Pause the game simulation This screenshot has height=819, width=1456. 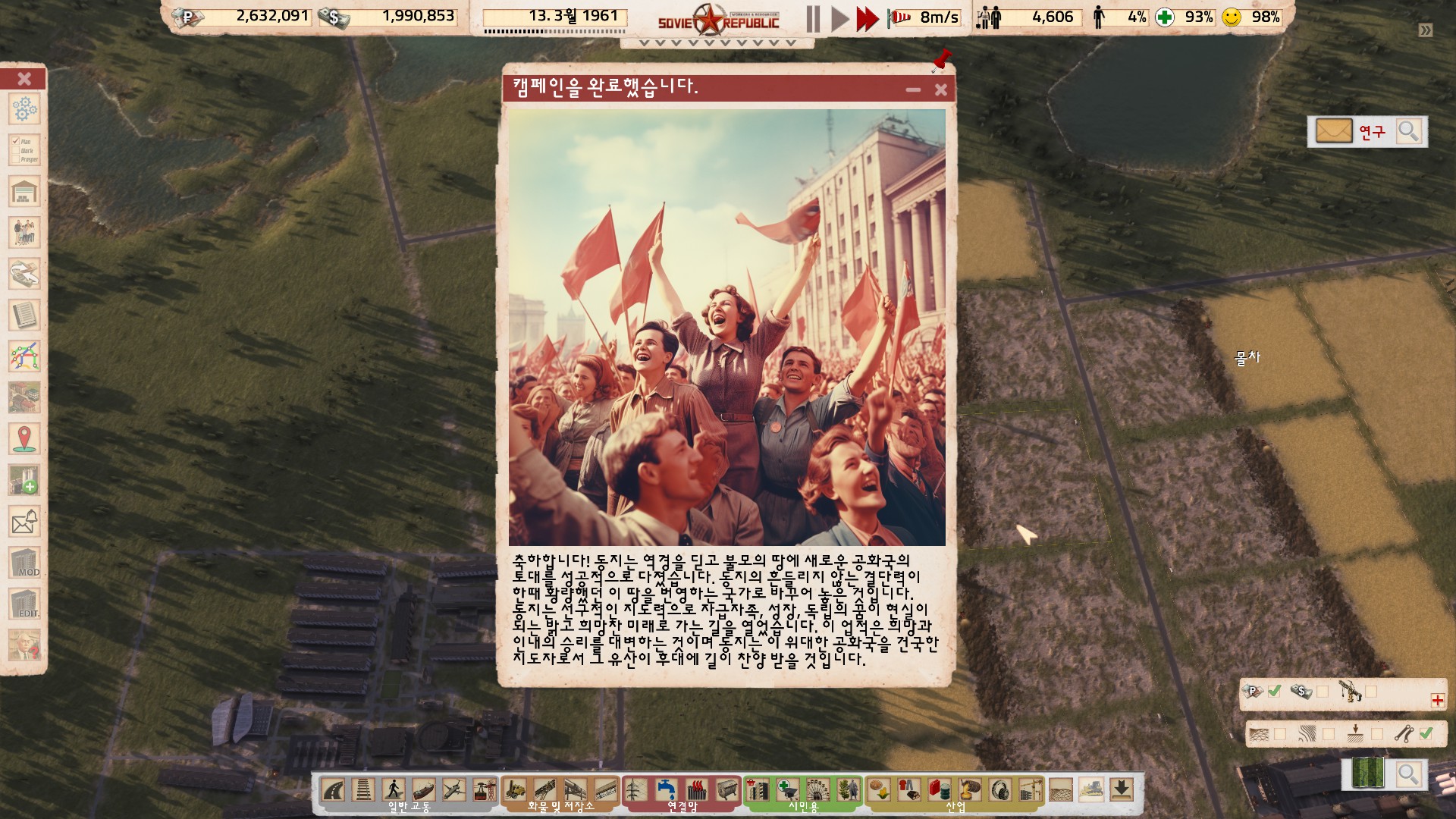(813, 18)
